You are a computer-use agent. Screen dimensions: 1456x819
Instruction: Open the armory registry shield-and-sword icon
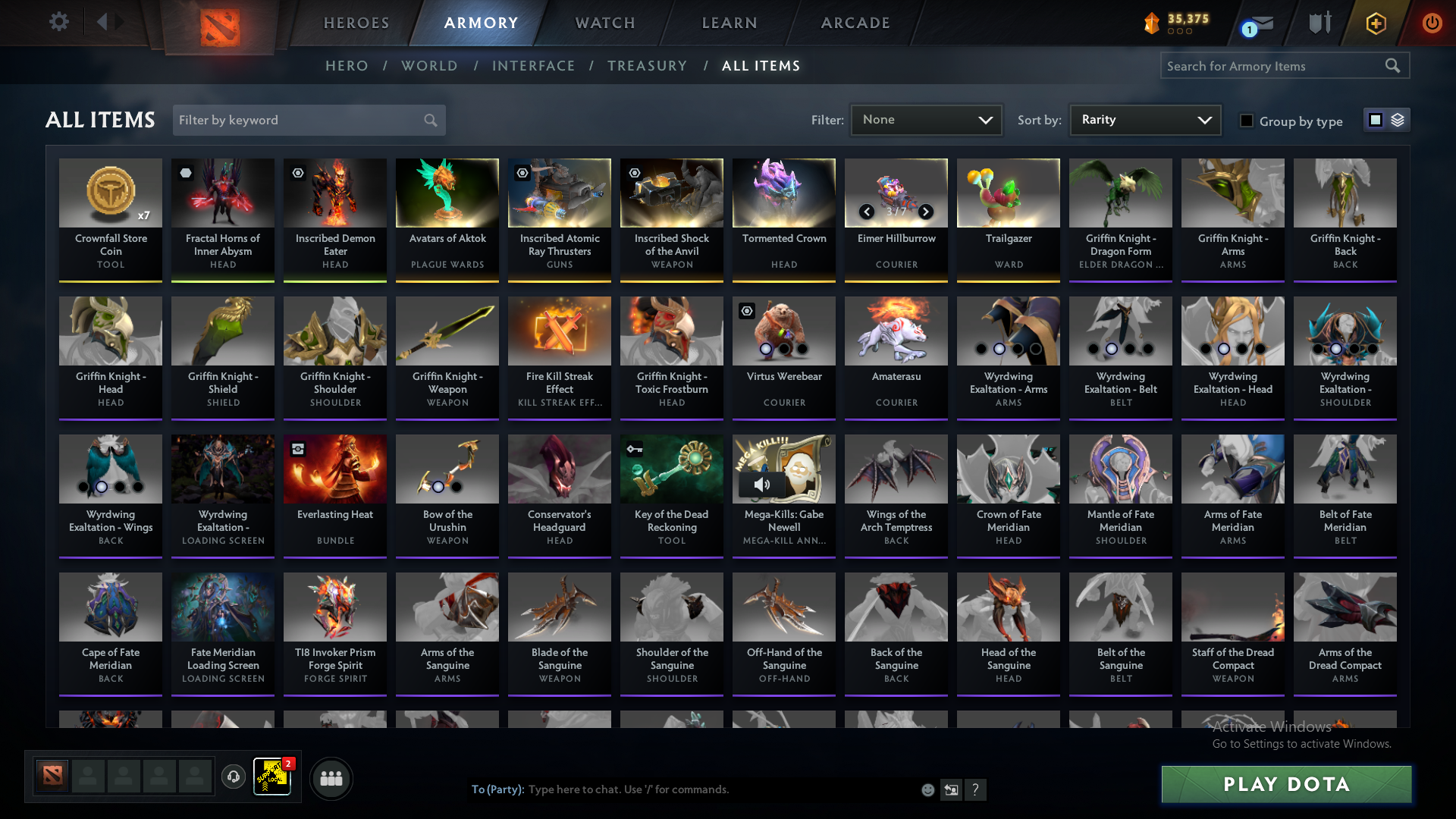point(1319,23)
